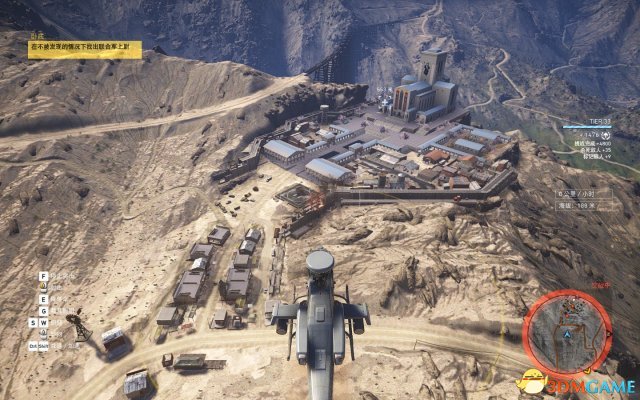
Task: Select the yellow mission objective banner
Action: point(84,47)
